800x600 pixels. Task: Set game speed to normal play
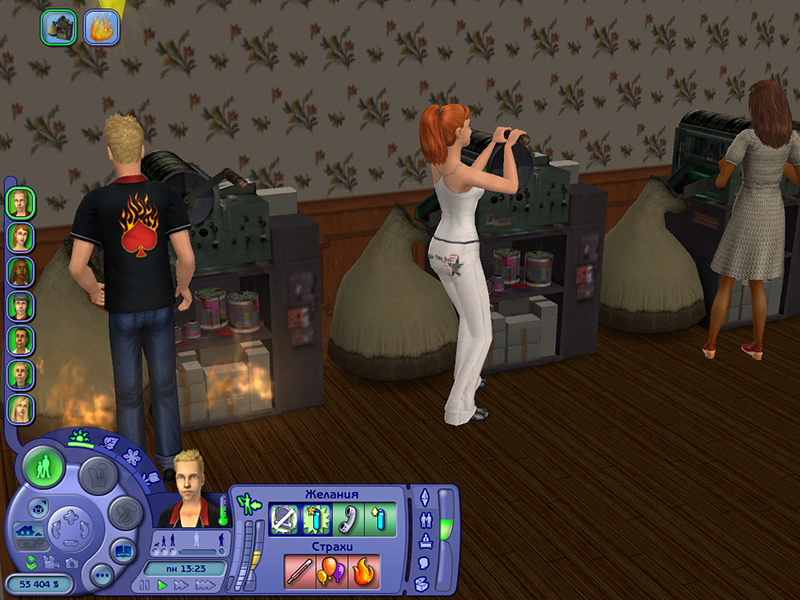pyautogui.click(x=163, y=586)
